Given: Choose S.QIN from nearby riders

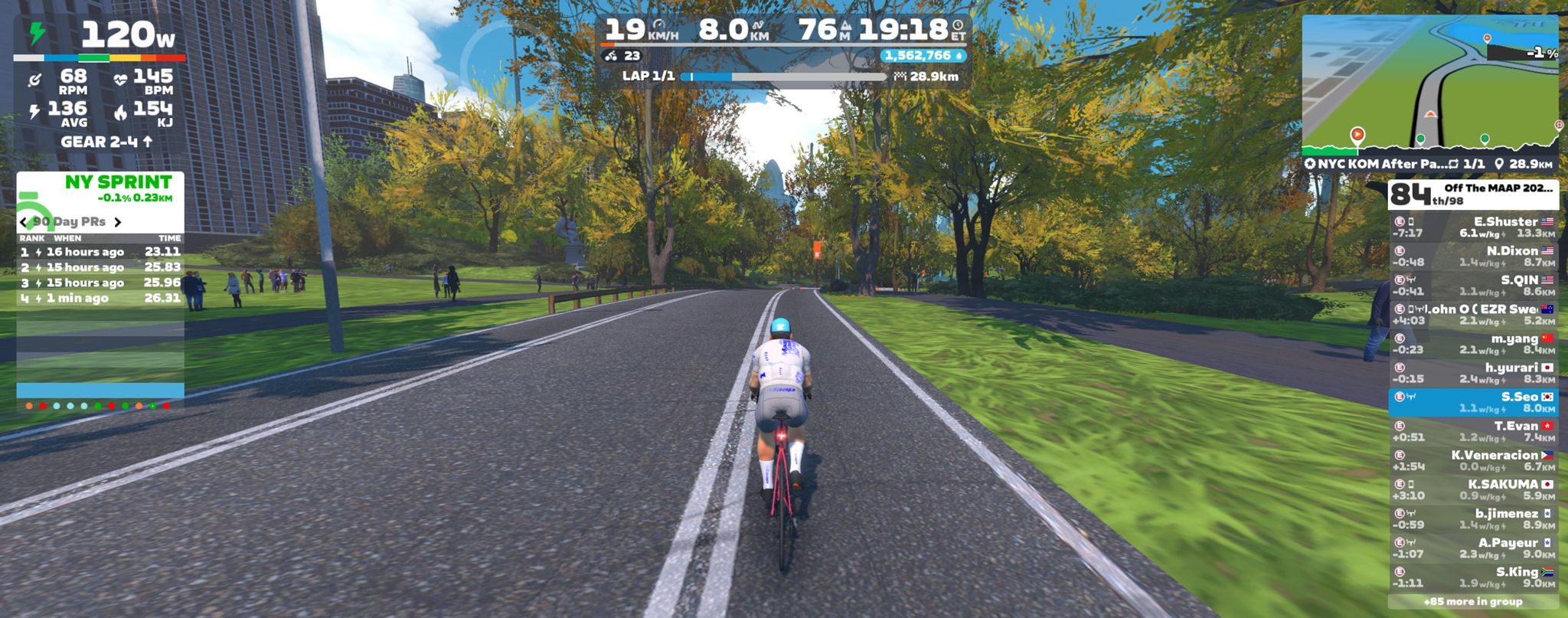Looking at the screenshot, I should pyautogui.click(x=1472, y=286).
